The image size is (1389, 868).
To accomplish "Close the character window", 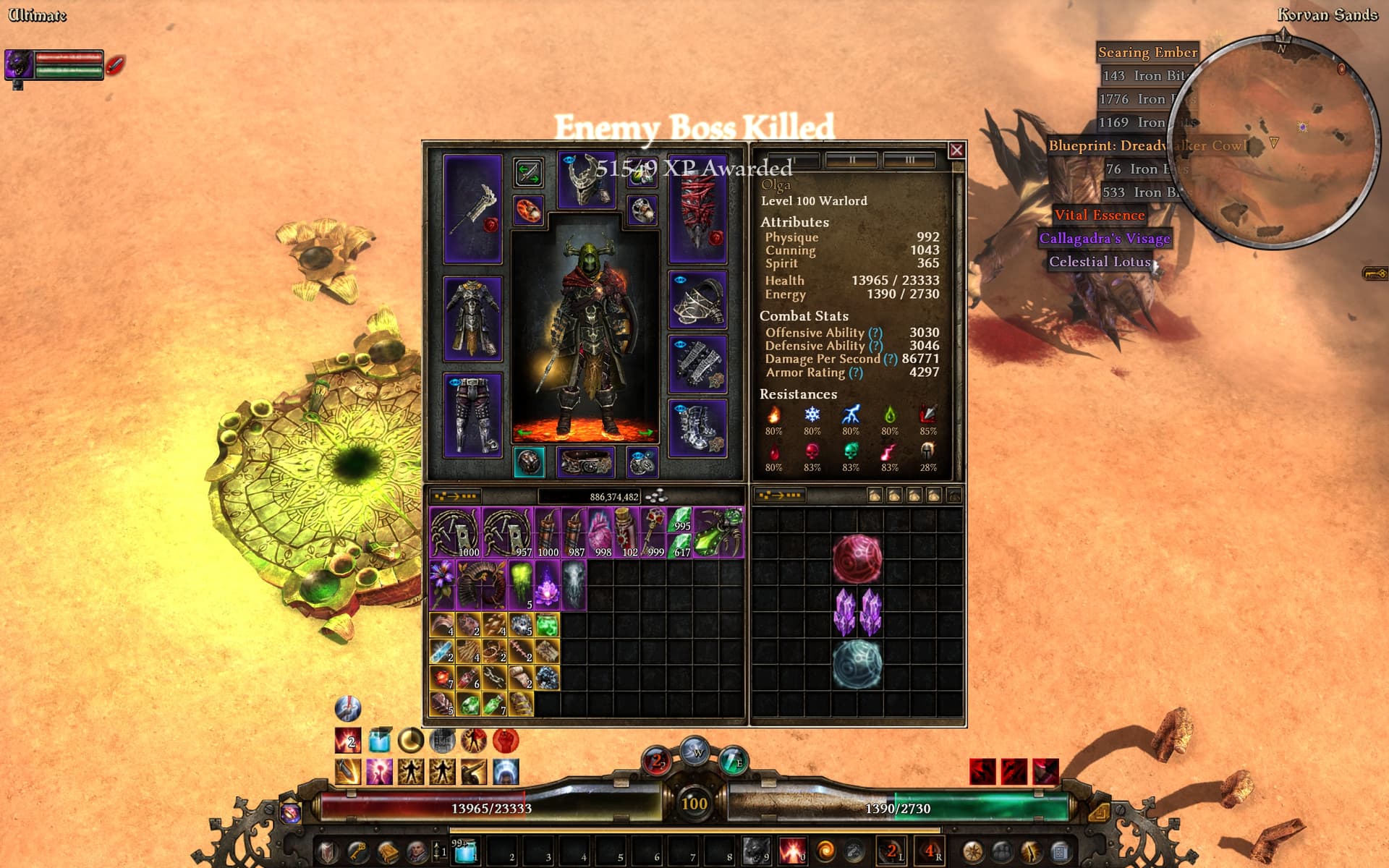I will [x=956, y=150].
